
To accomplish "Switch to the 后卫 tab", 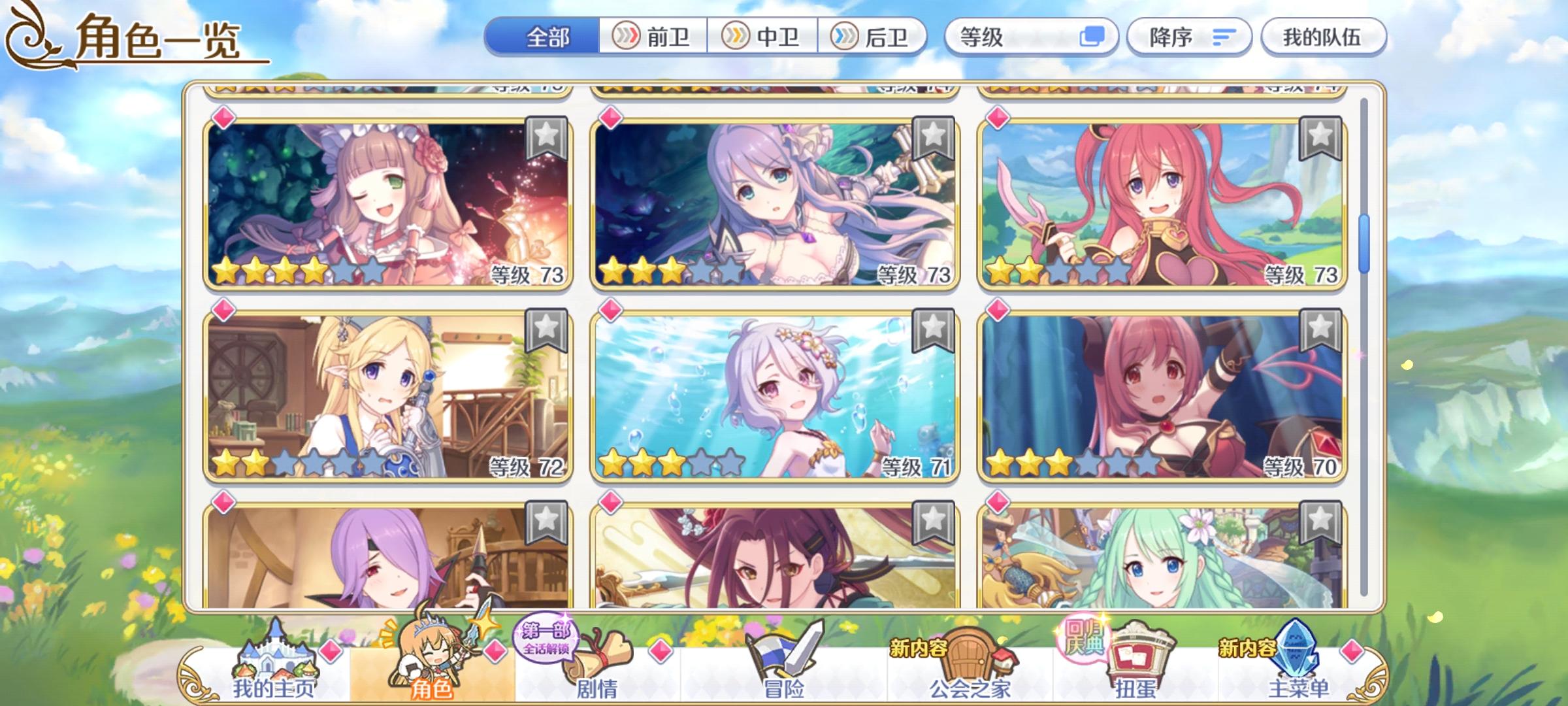I will (875, 37).
